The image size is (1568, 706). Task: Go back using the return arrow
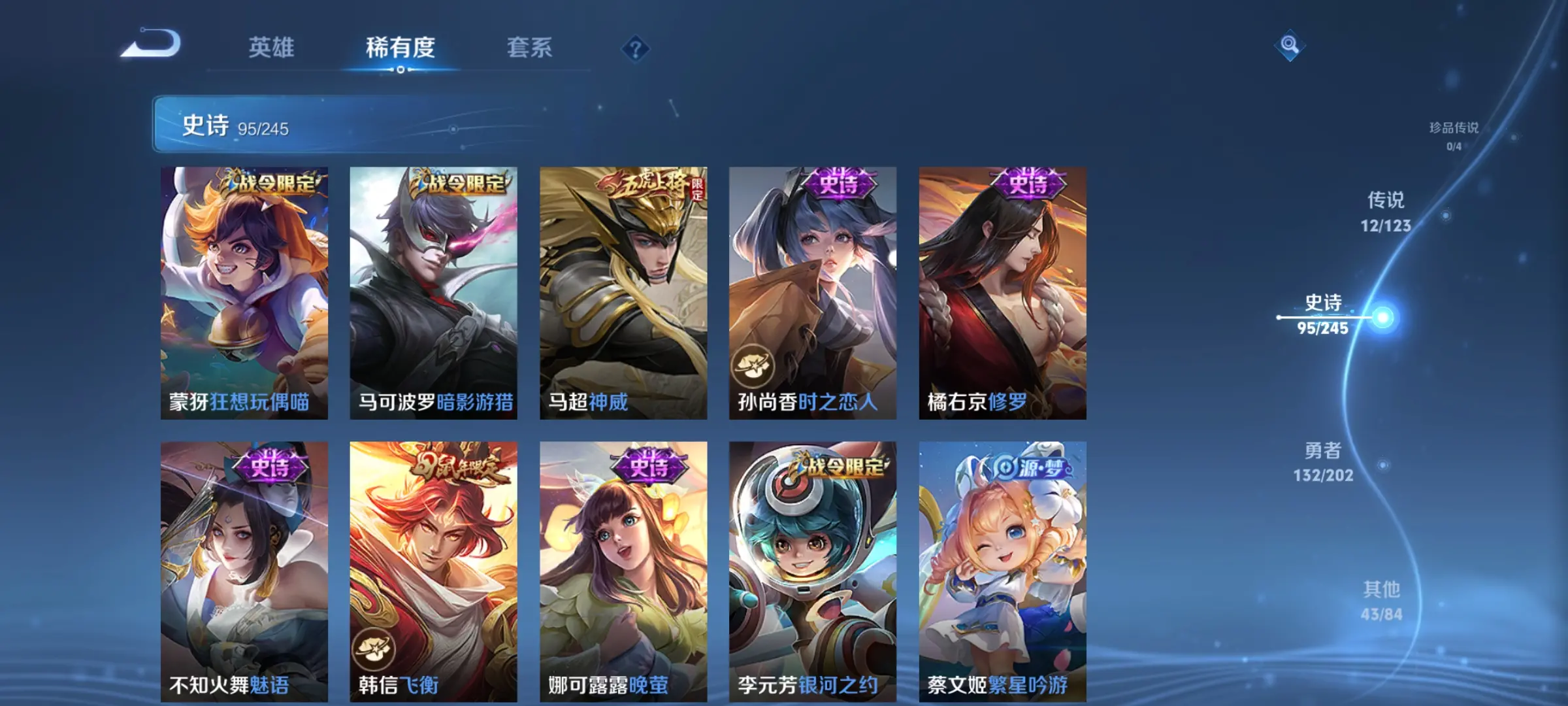152,44
